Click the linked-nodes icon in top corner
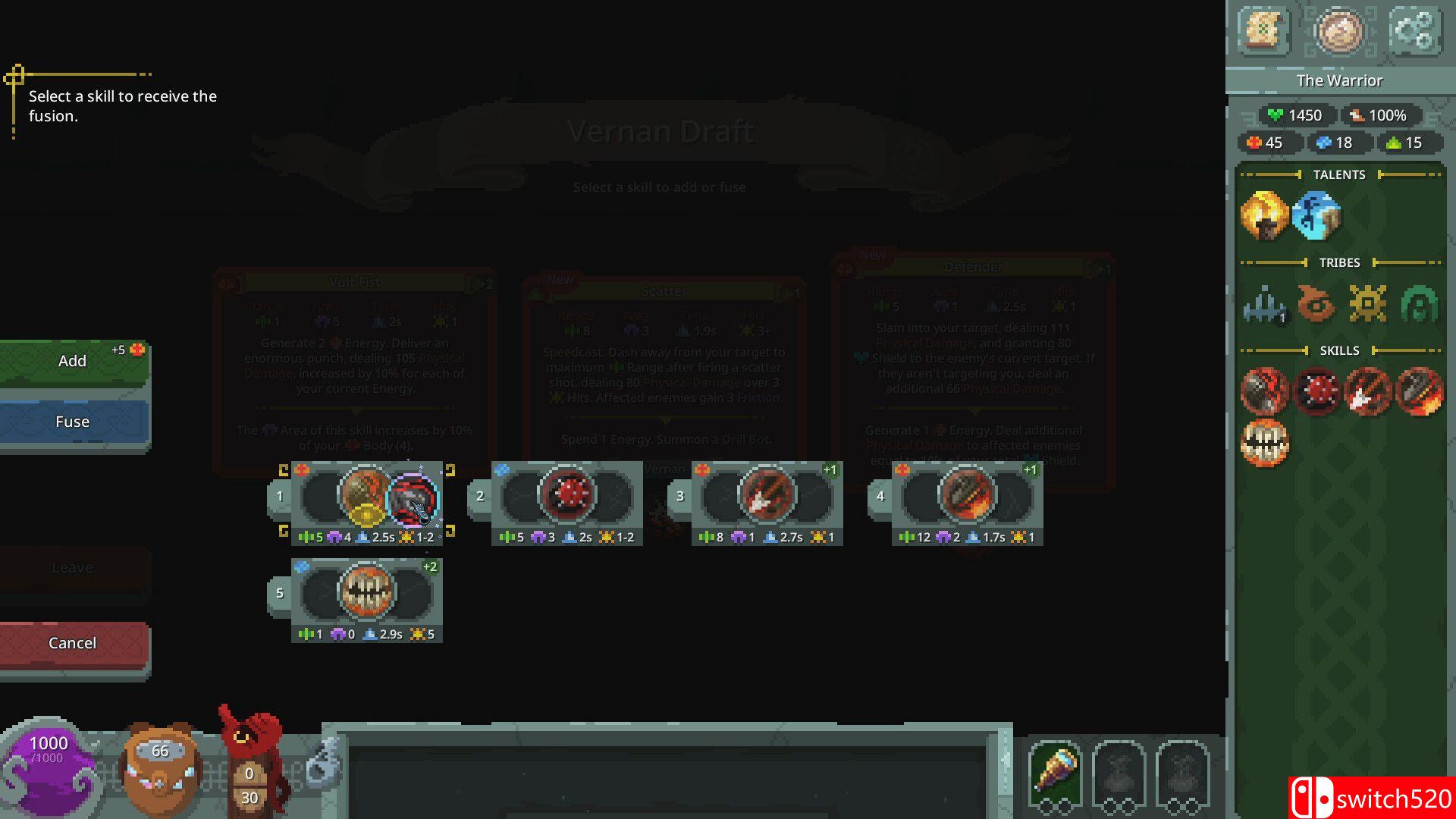The image size is (1456, 819). (1414, 30)
